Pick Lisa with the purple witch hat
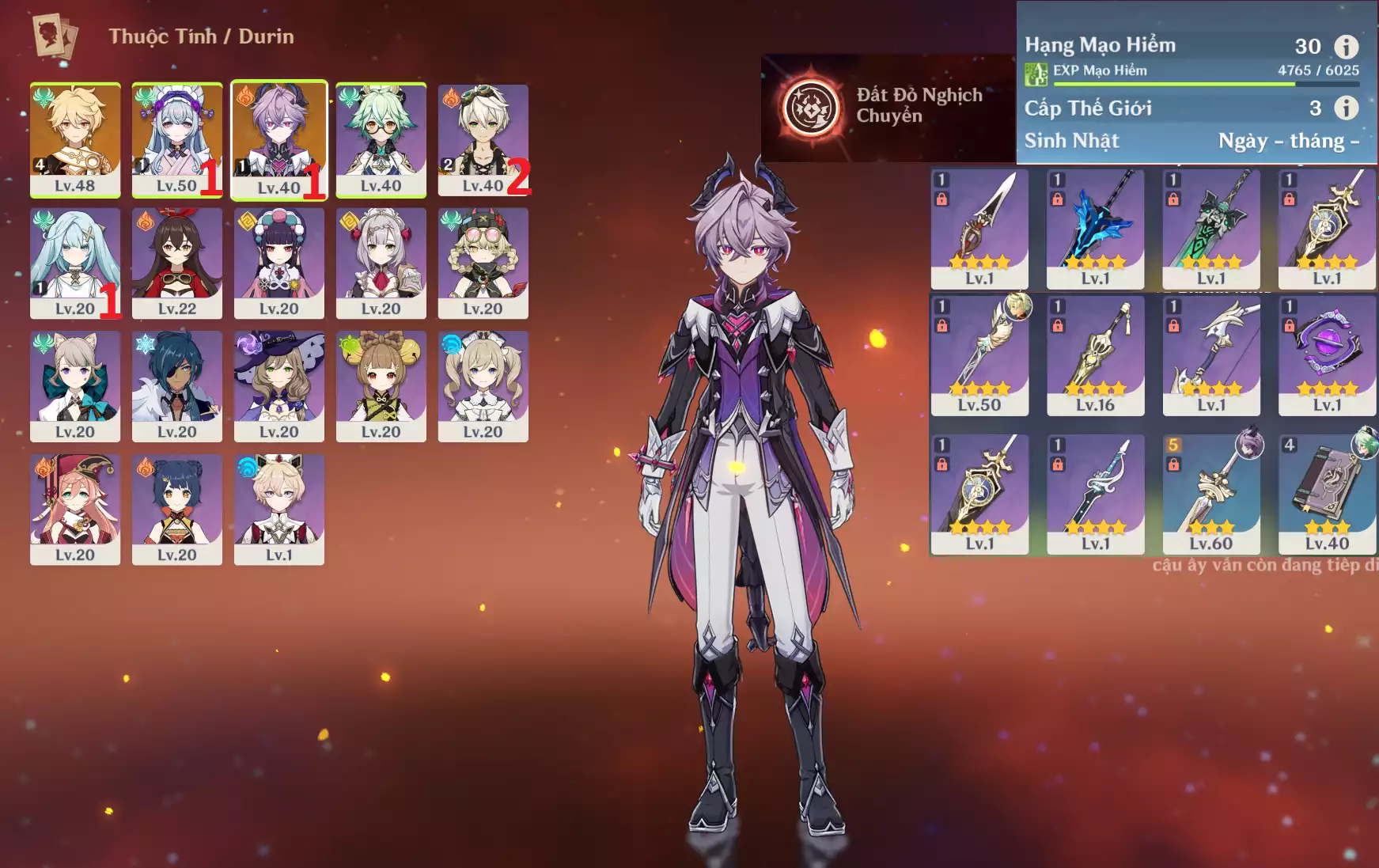The width and height of the screenshot is (1379, 868). [x=278, y=385]
